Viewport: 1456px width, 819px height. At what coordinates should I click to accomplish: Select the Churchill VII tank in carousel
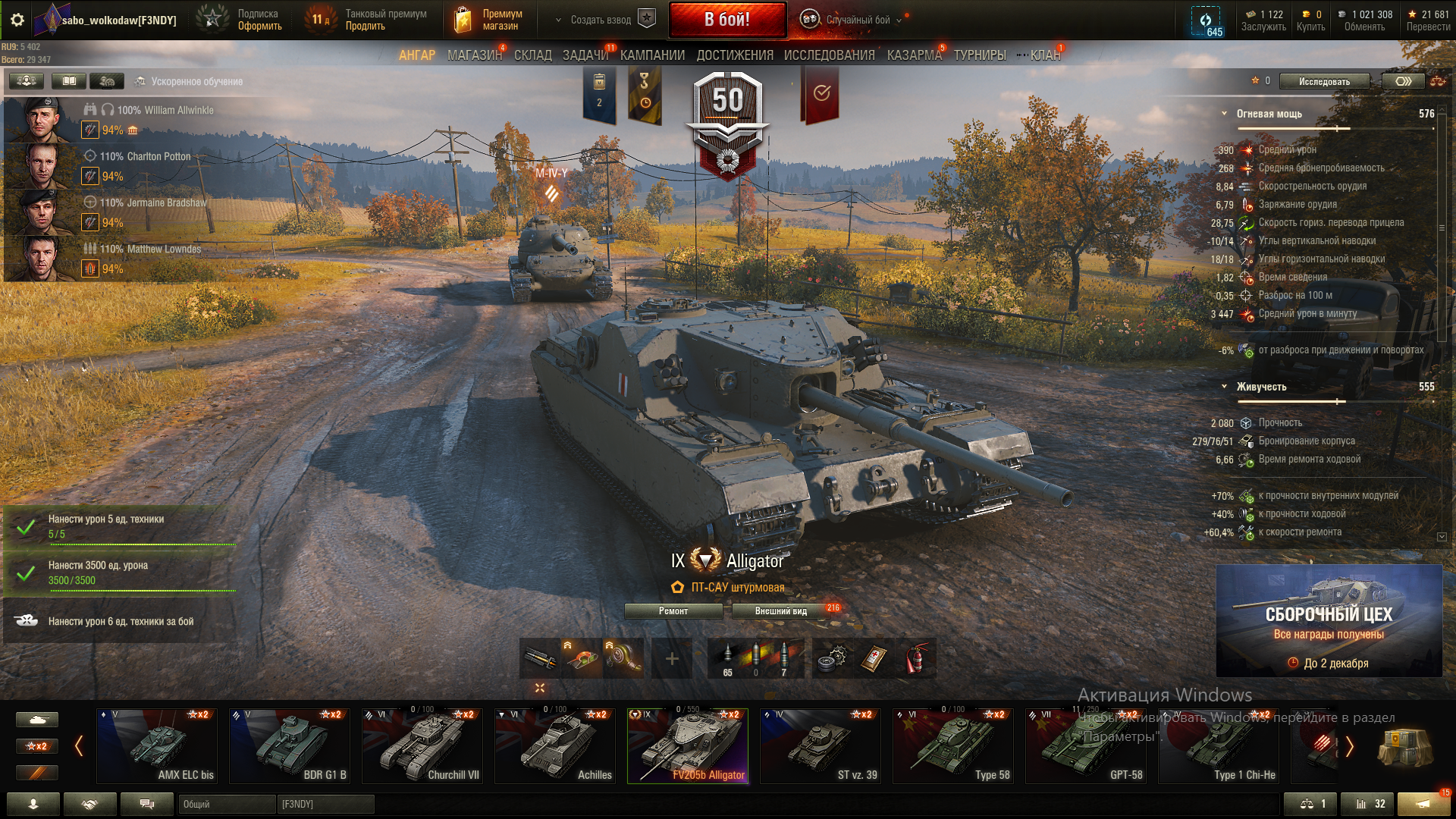tap(422, 746)
